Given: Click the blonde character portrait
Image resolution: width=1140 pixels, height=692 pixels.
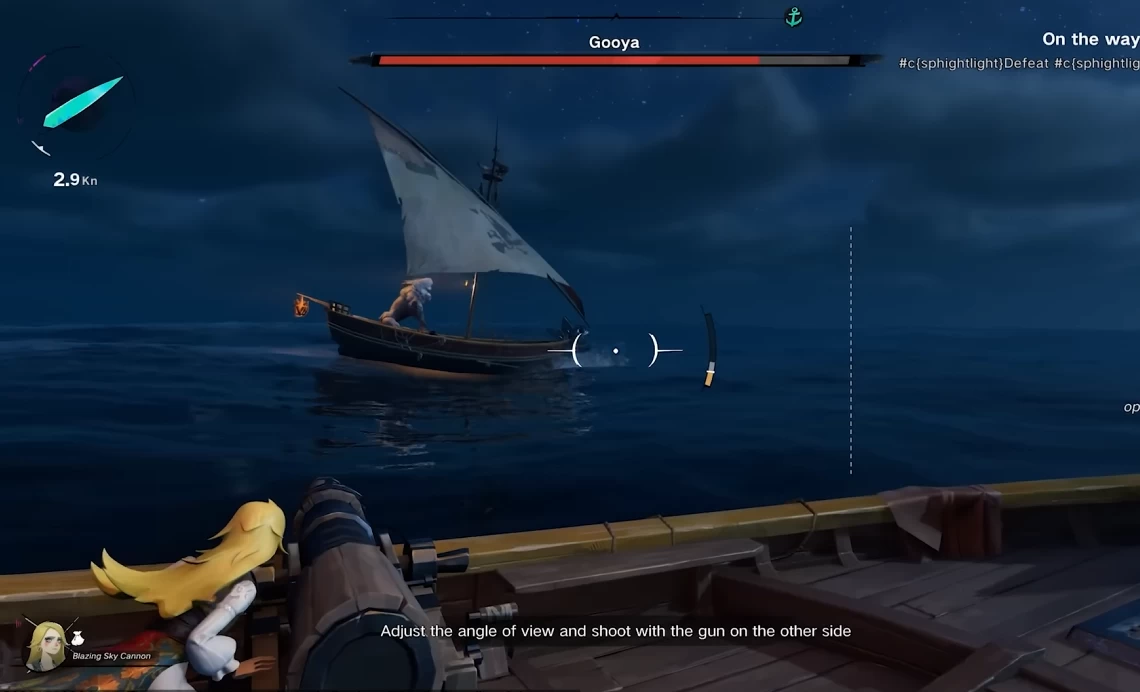Looking at the screenshot, I should (45, 643).
